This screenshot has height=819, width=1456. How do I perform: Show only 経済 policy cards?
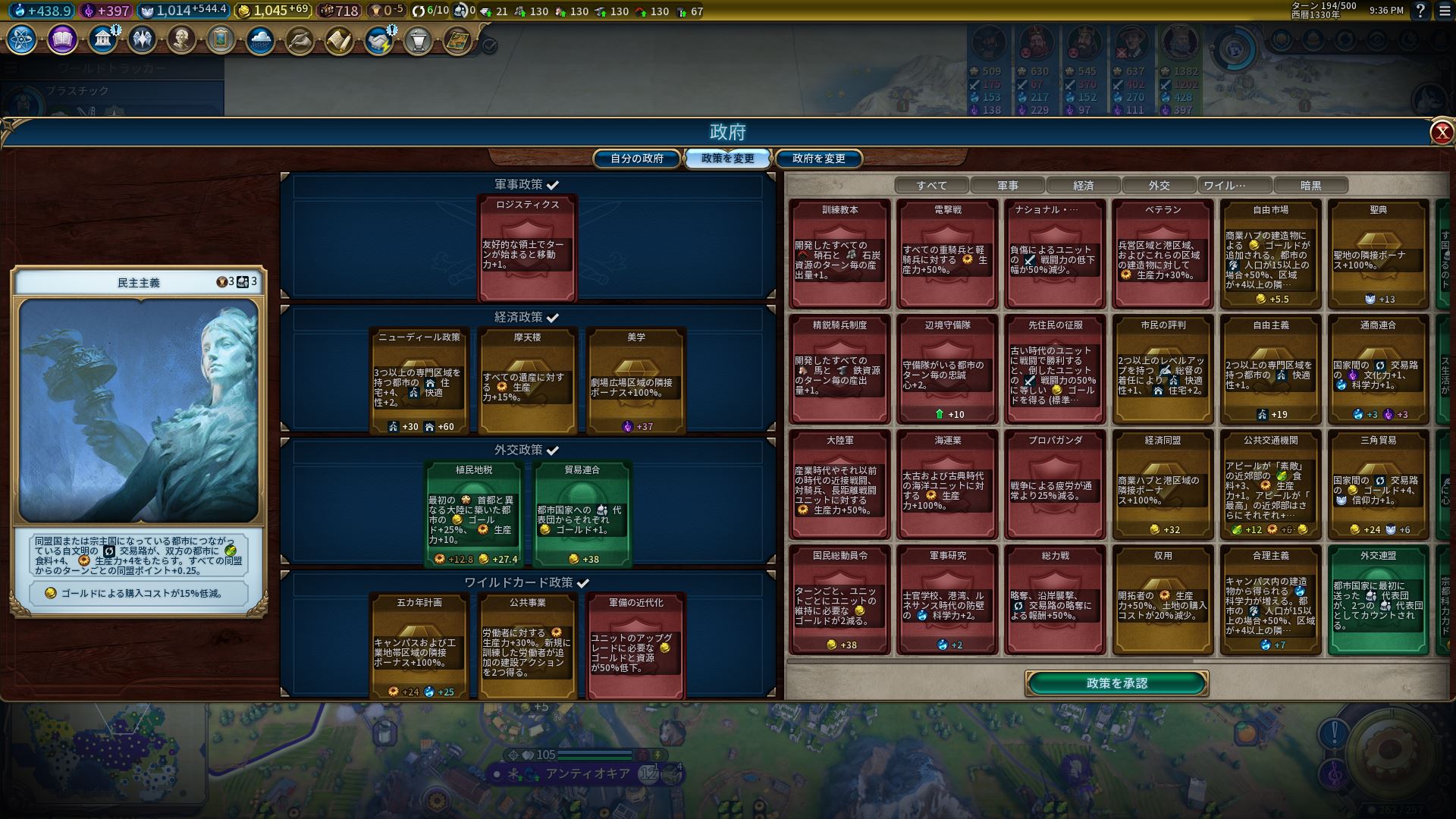1083,185
